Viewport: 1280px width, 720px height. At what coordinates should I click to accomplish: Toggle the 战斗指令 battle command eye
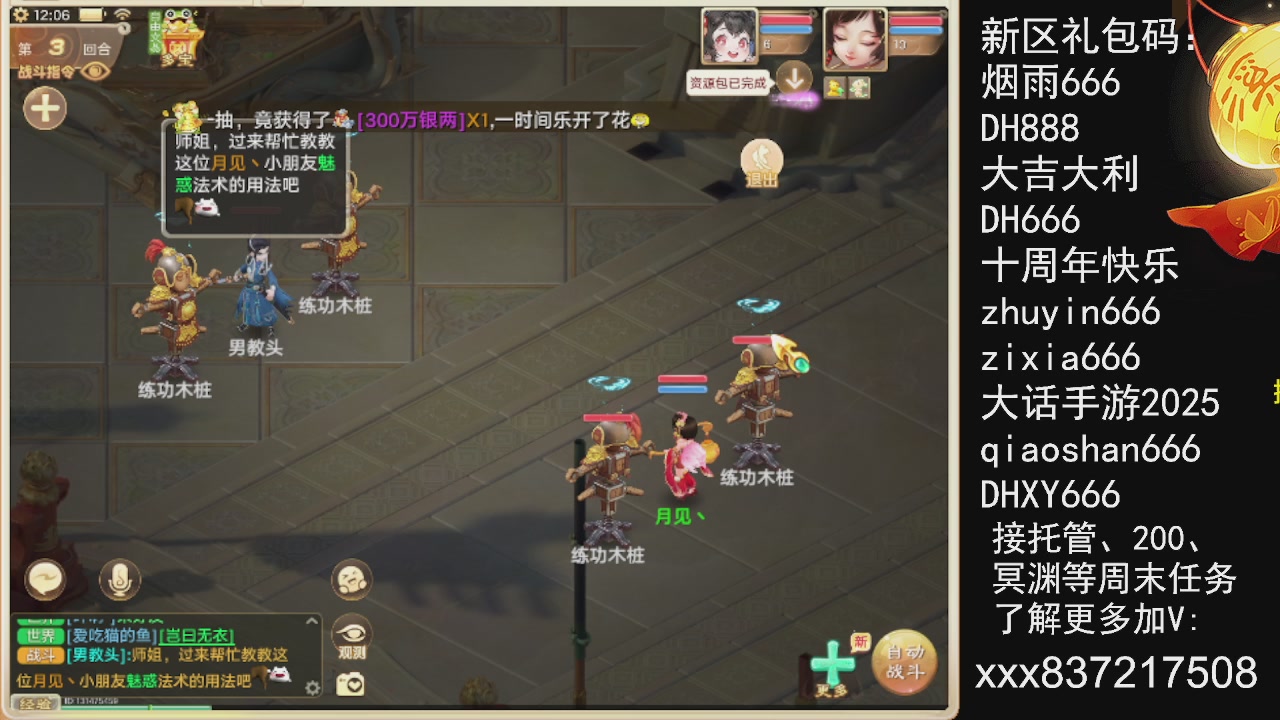point(94,72)
